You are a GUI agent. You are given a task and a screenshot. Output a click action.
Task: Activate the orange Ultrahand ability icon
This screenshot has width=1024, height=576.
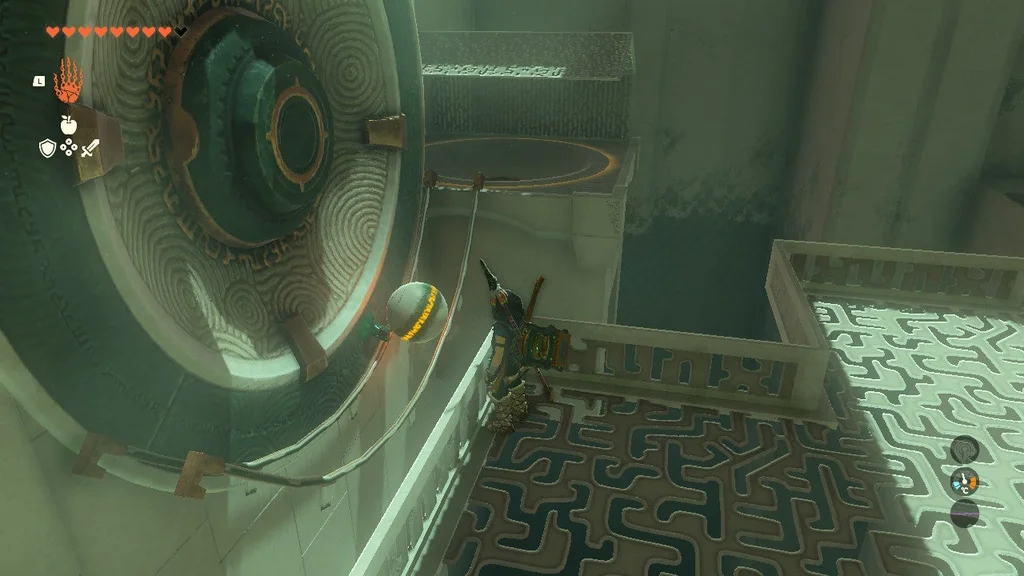(x=67, y=80)
